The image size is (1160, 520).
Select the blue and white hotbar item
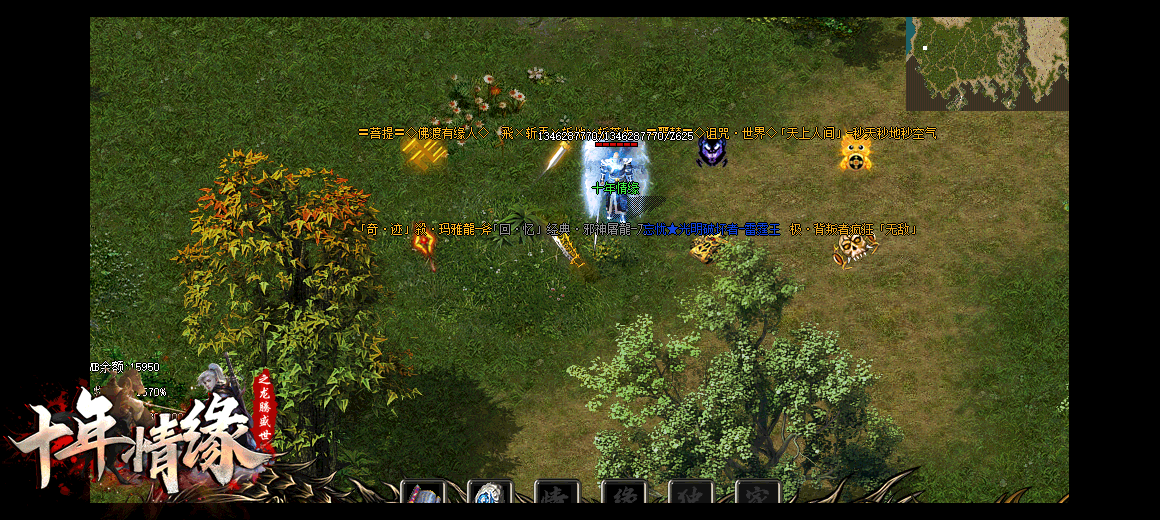click(489, 494)
